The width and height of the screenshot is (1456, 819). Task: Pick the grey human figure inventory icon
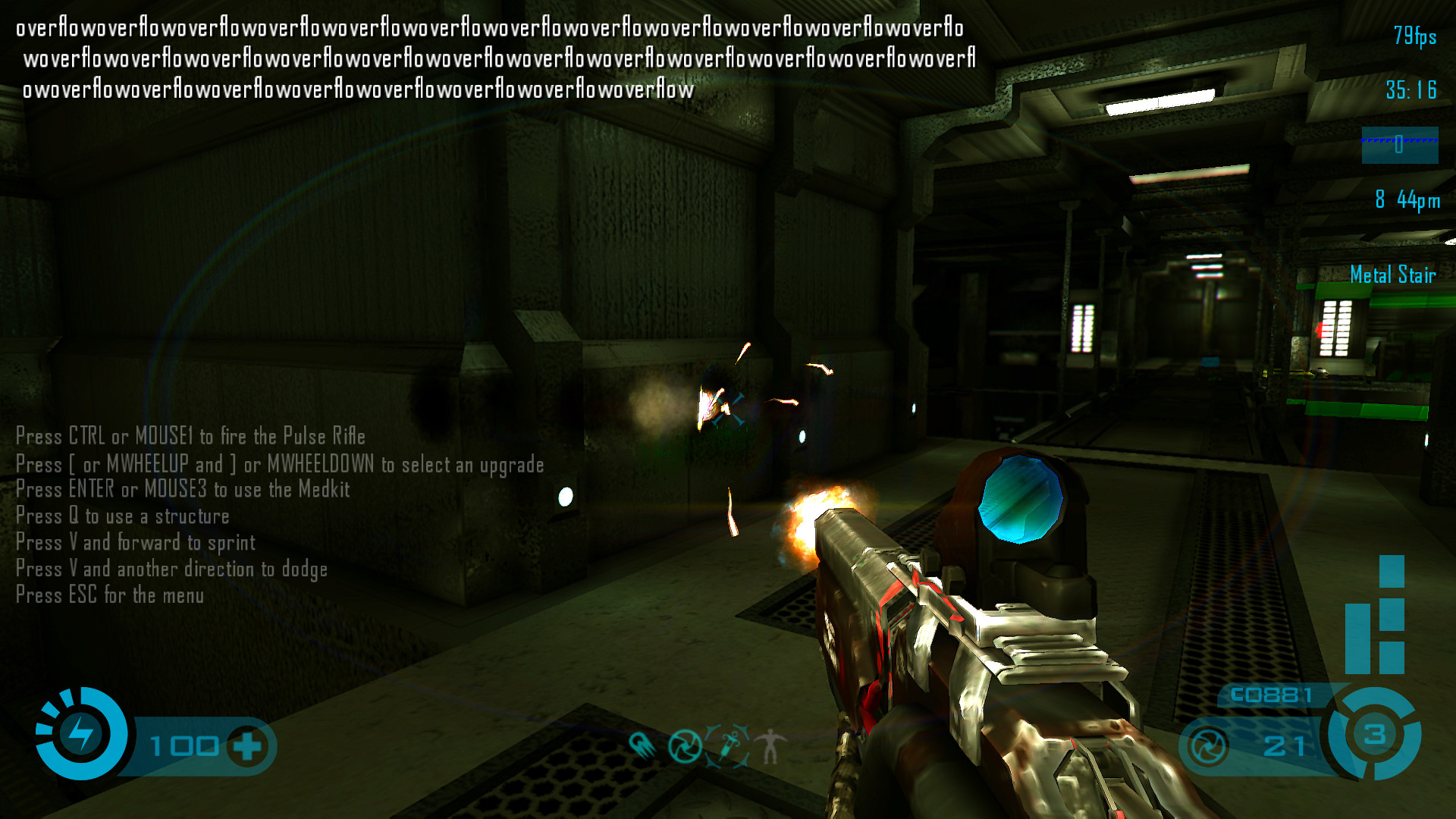[x=770, y=745]
